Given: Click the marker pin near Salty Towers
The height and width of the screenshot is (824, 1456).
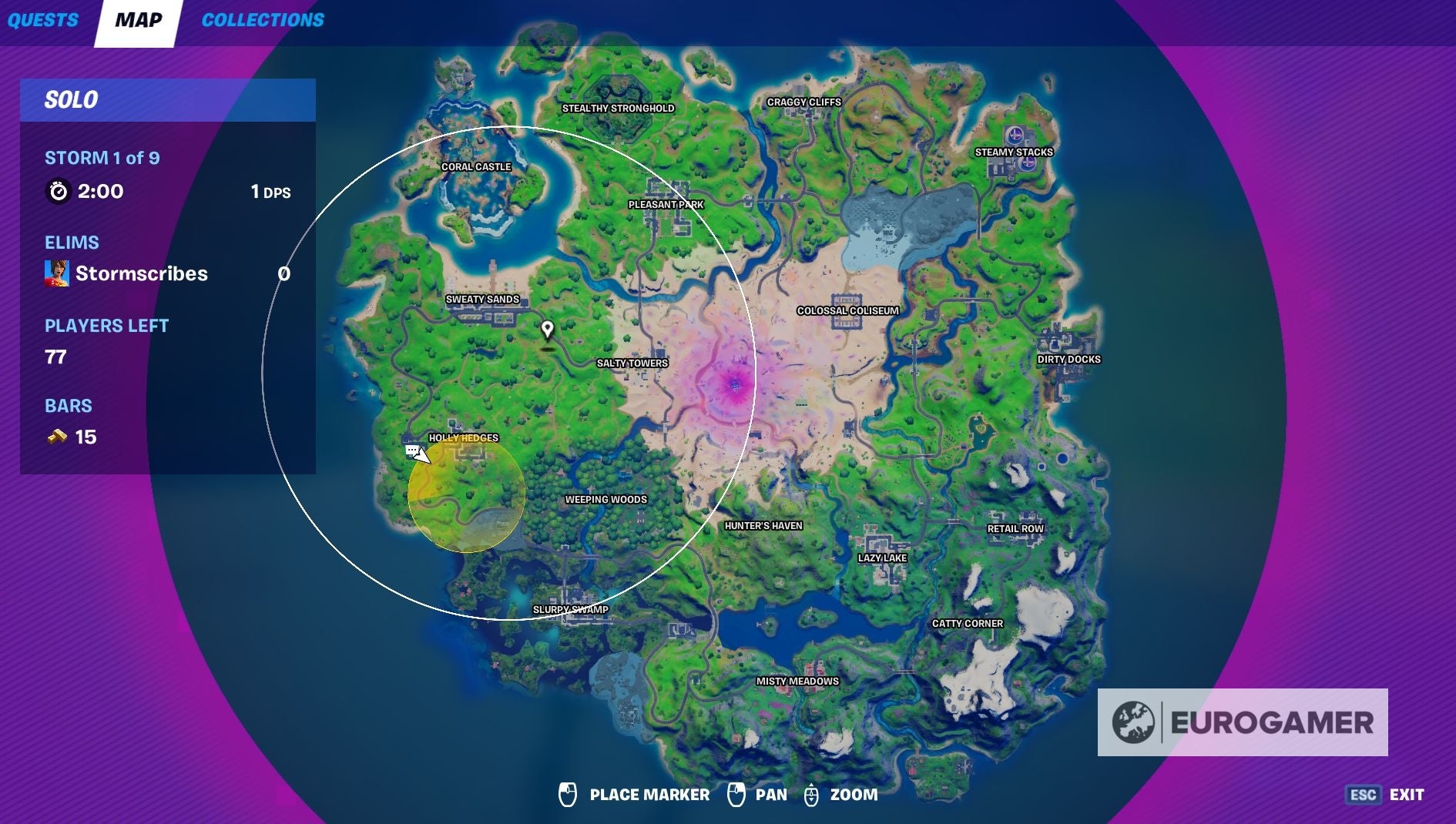Looking at the screenshot, I should point(548,330).
